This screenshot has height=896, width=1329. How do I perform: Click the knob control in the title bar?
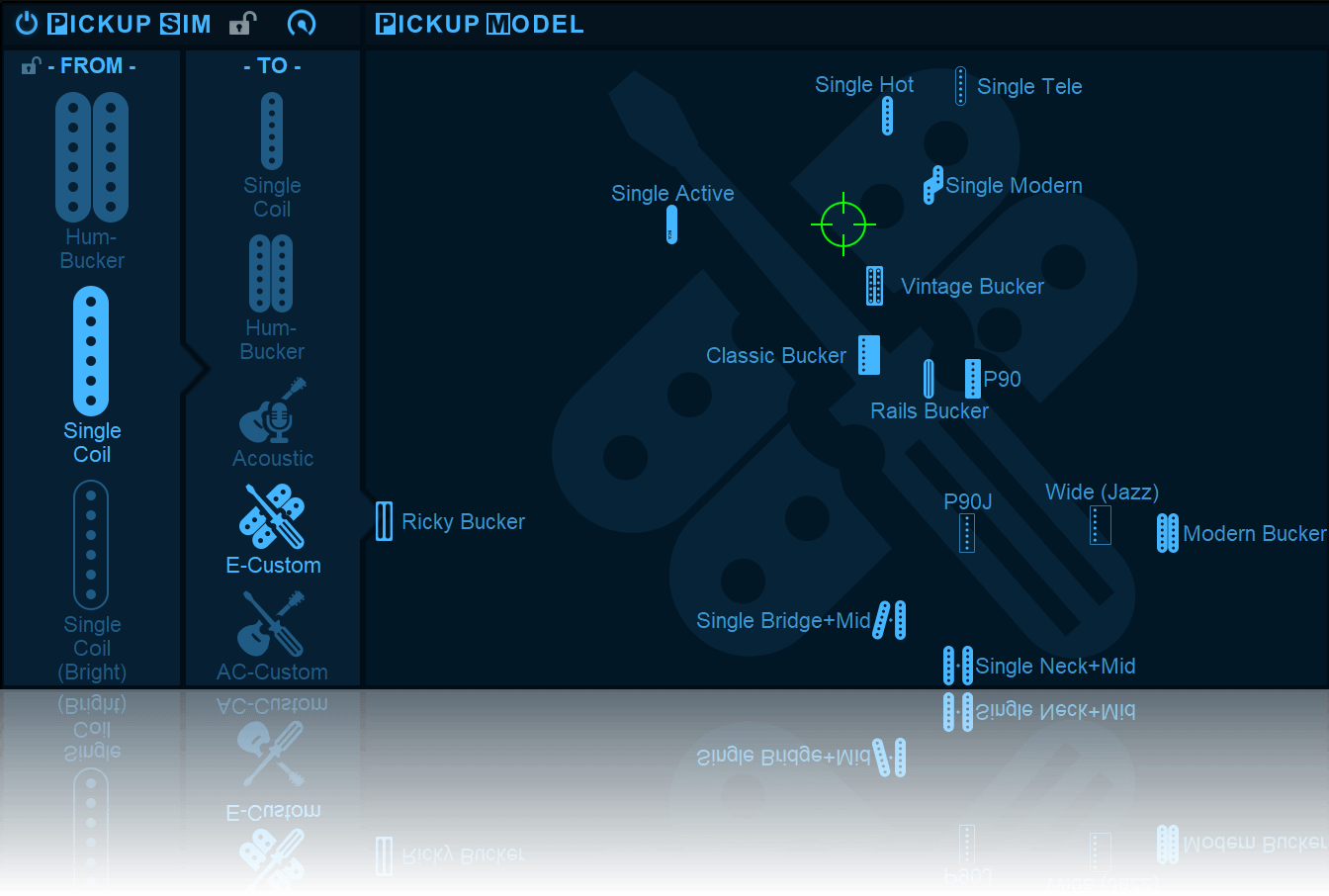[x=303, y=24]
